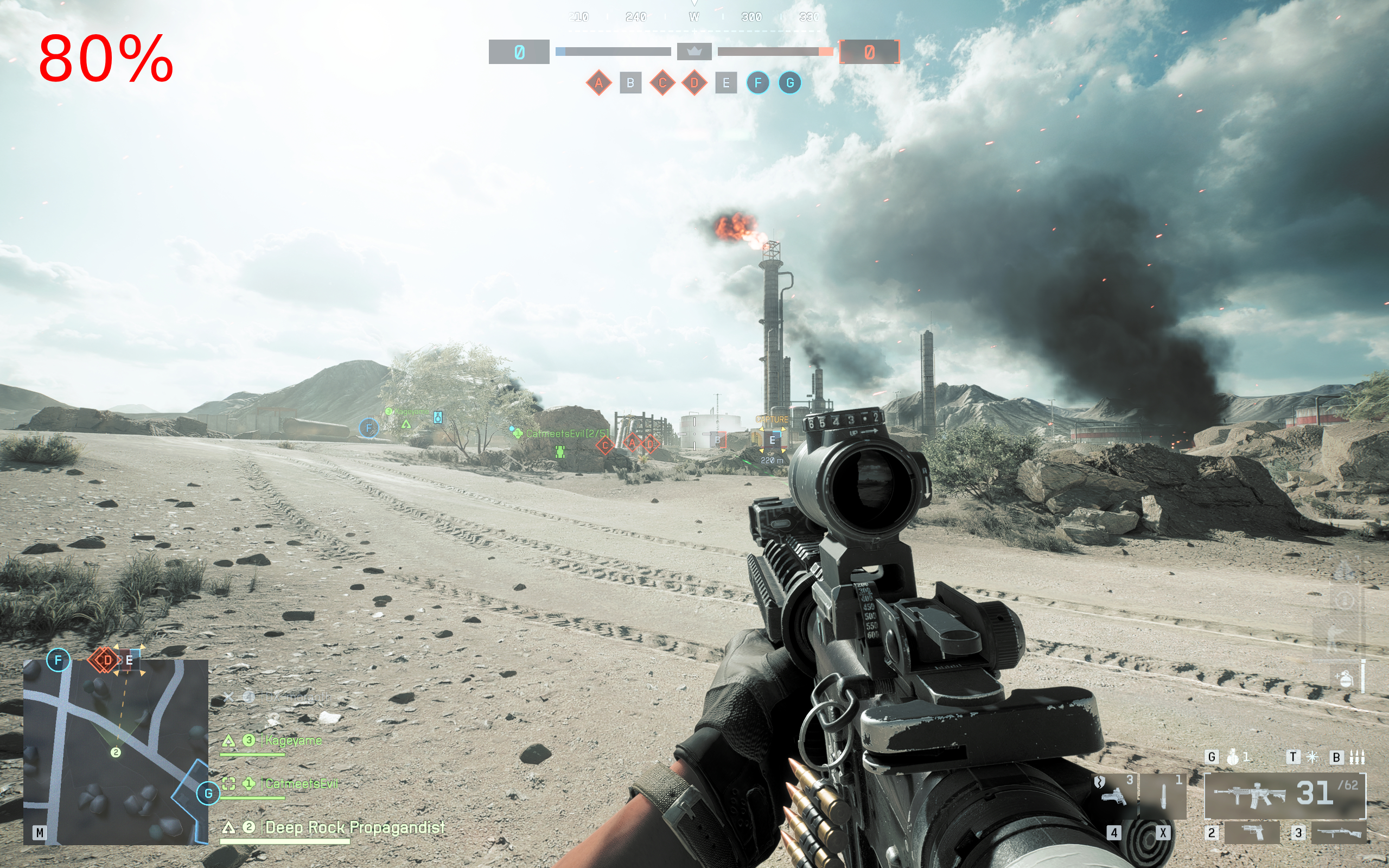The height and width of the screenshot is (868, 1389).
Task: Click the crown icon in the top score bar
Action: pos(695,51)
